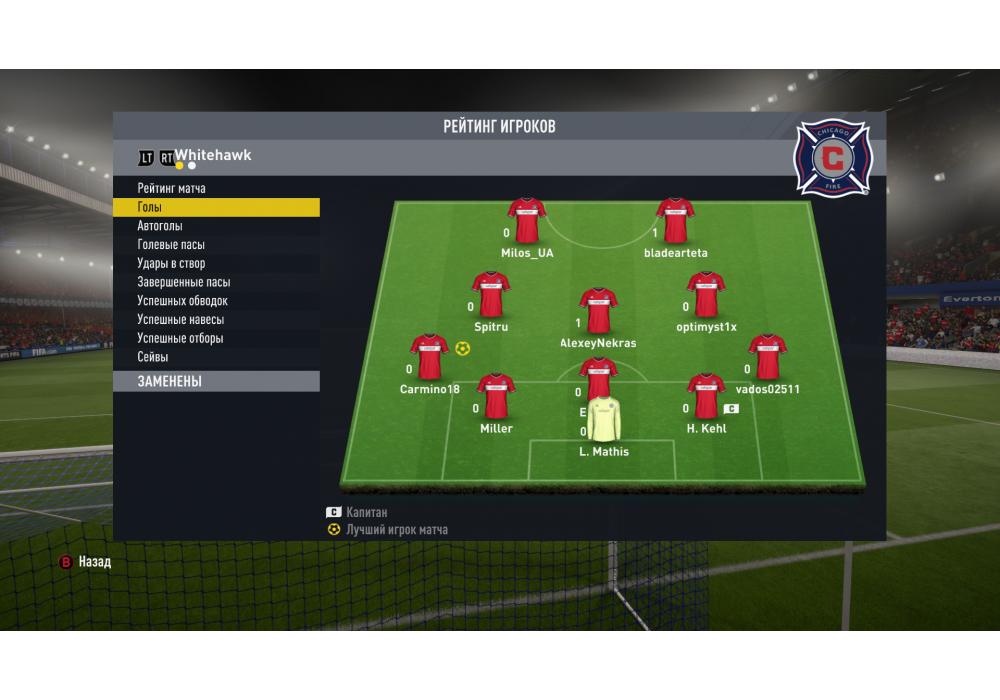
Task: Select the Рейтинг матча stat entry
Action: click(x=171, y=188)
